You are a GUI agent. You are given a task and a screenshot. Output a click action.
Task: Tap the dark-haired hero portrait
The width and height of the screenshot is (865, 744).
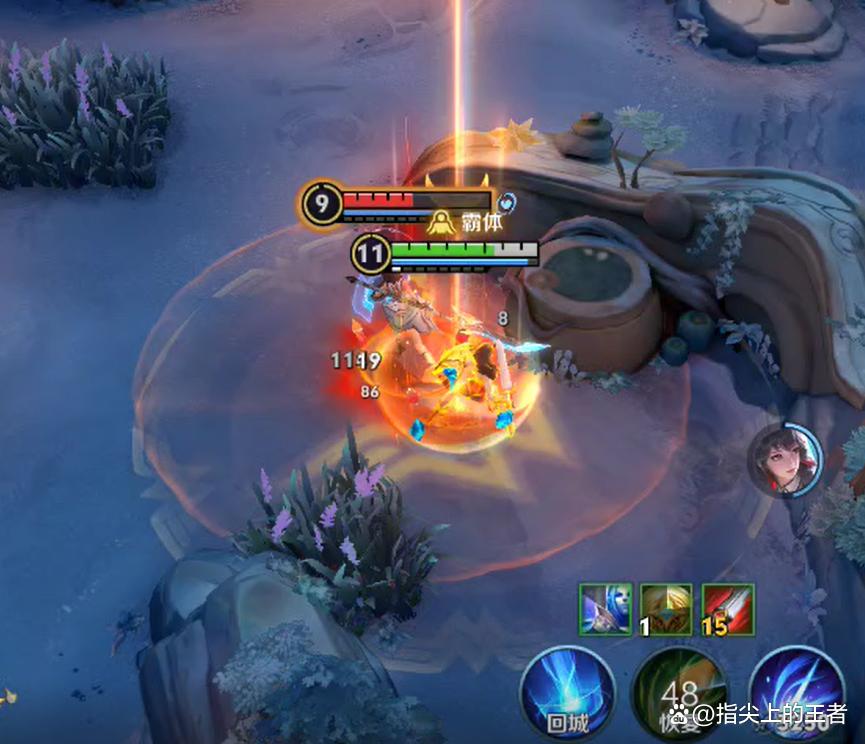pyautogui.click(x=785, y=459)
